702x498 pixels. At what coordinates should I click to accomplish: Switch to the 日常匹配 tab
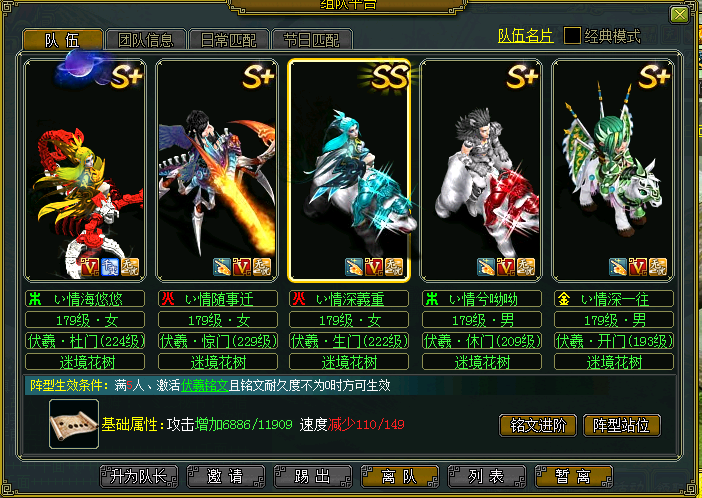[228, 40]
